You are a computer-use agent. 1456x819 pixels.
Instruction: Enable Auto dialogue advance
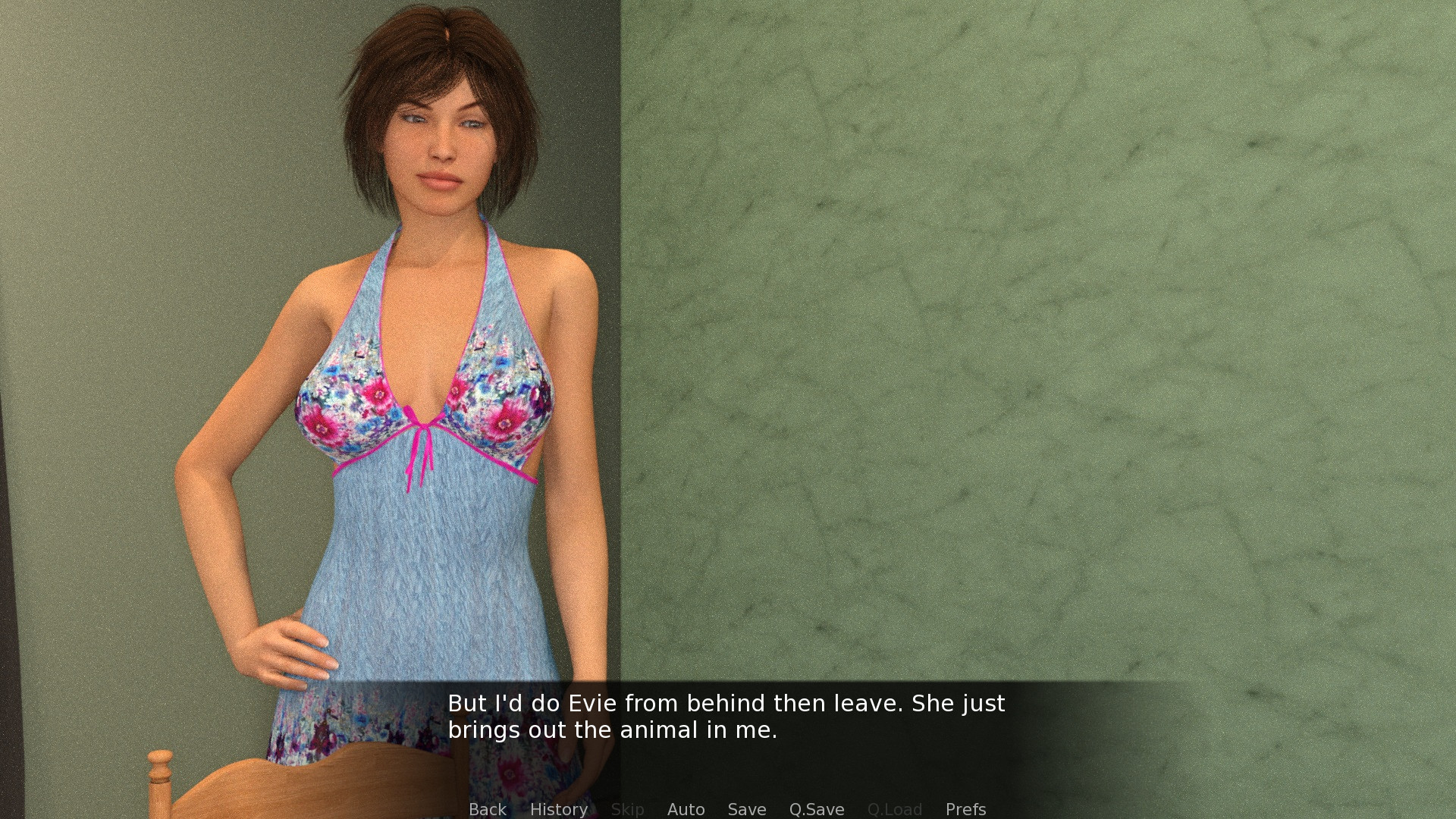click(x=686, y=809)
